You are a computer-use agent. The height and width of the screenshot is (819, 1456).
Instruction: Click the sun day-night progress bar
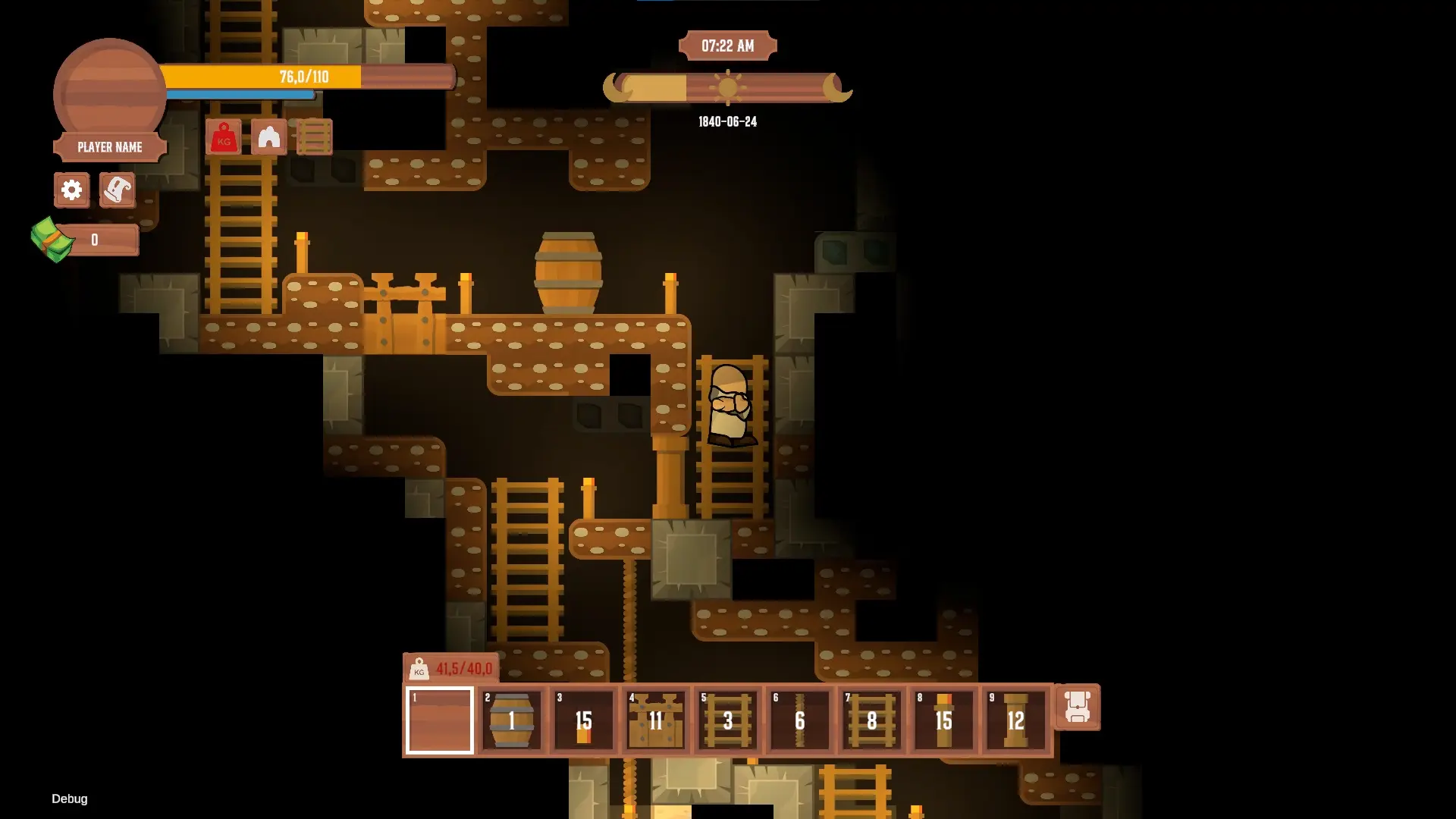click(728, 87)
